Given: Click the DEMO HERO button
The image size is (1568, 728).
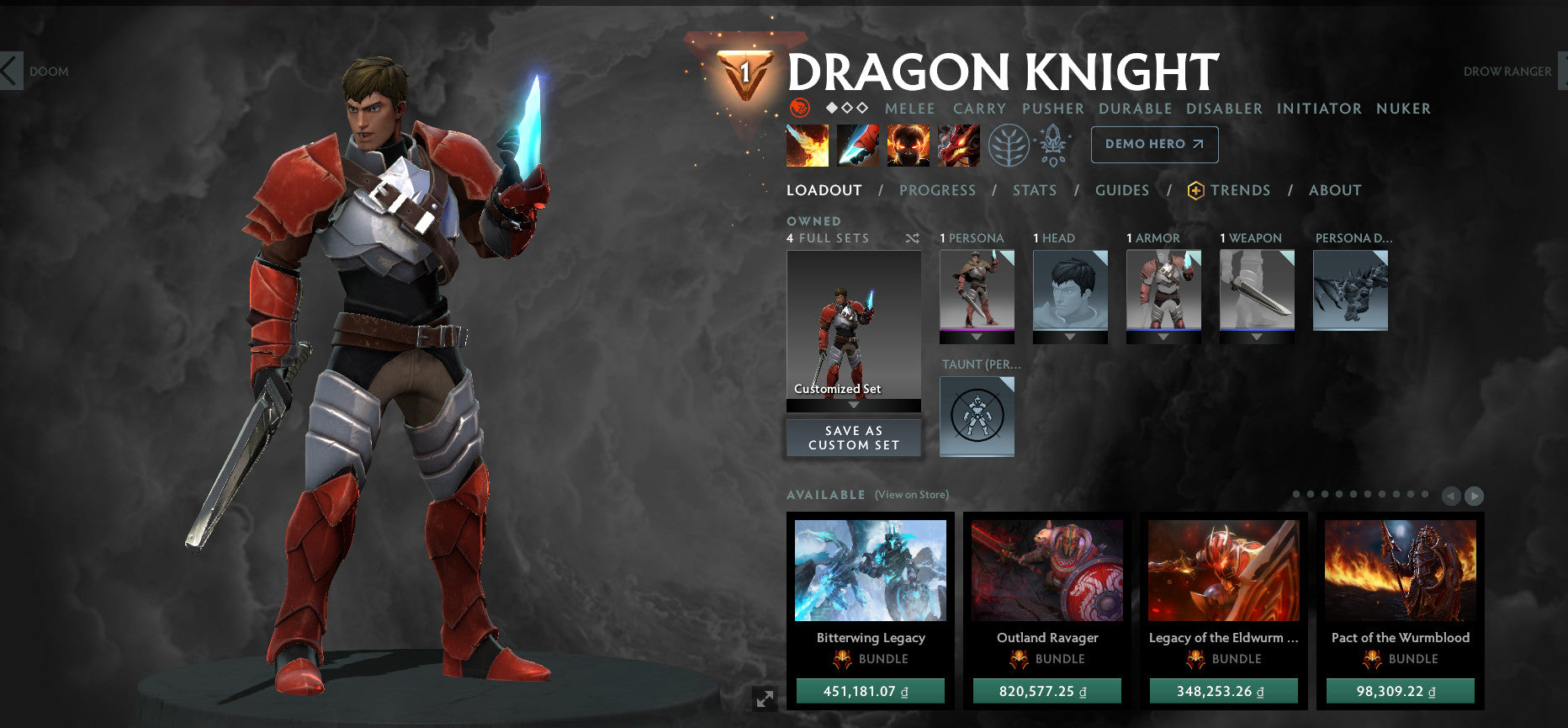Looking at the screenshot, I should coord(1154,144).
